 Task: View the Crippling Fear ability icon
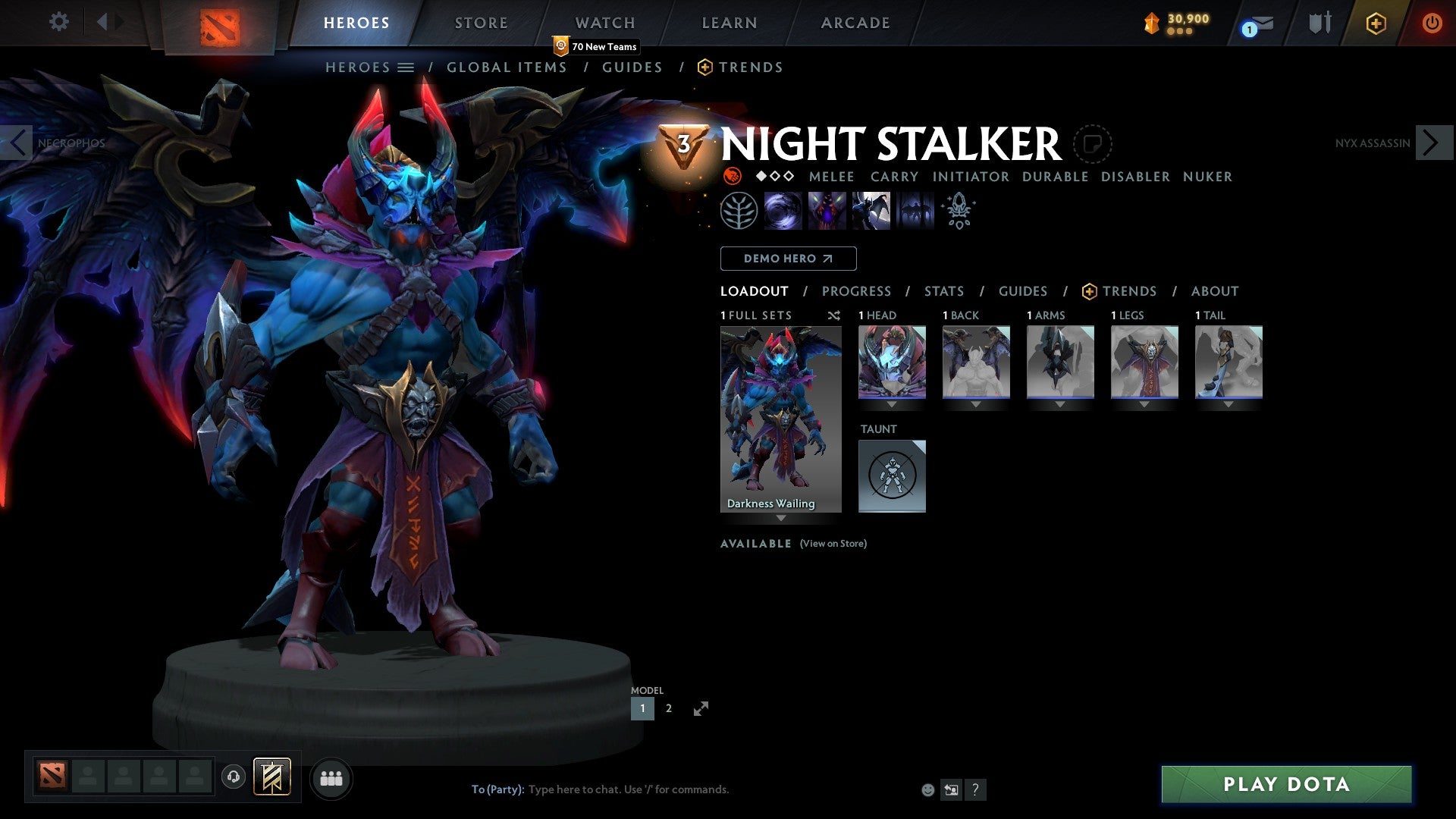click(827, 211)
